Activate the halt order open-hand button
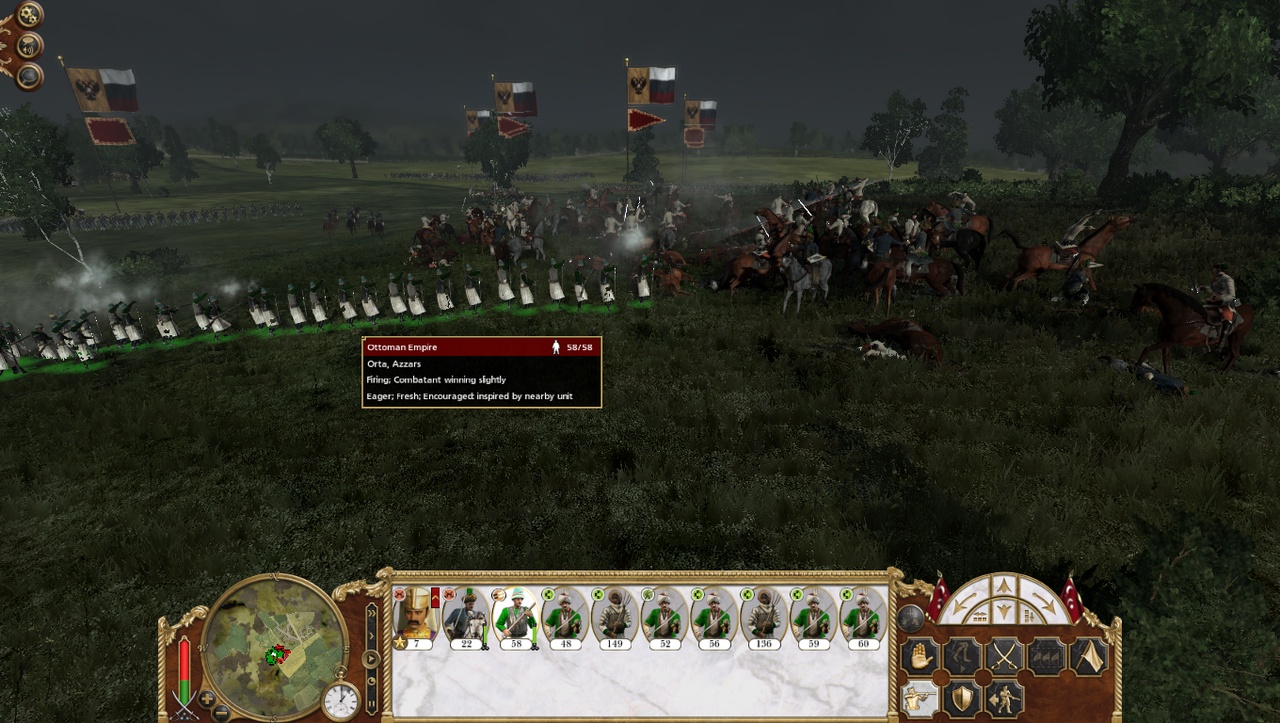1280x723 pixels. (x=920, y=657)
